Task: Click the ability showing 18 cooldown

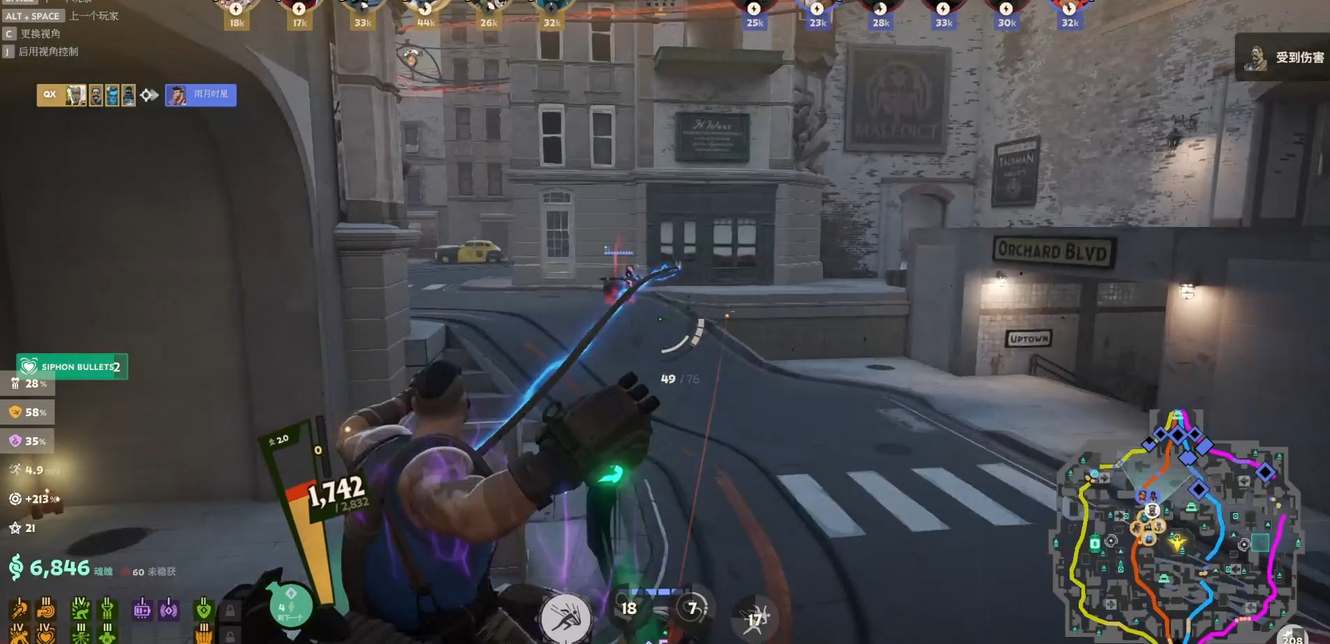Action: (x=629, y=608)
